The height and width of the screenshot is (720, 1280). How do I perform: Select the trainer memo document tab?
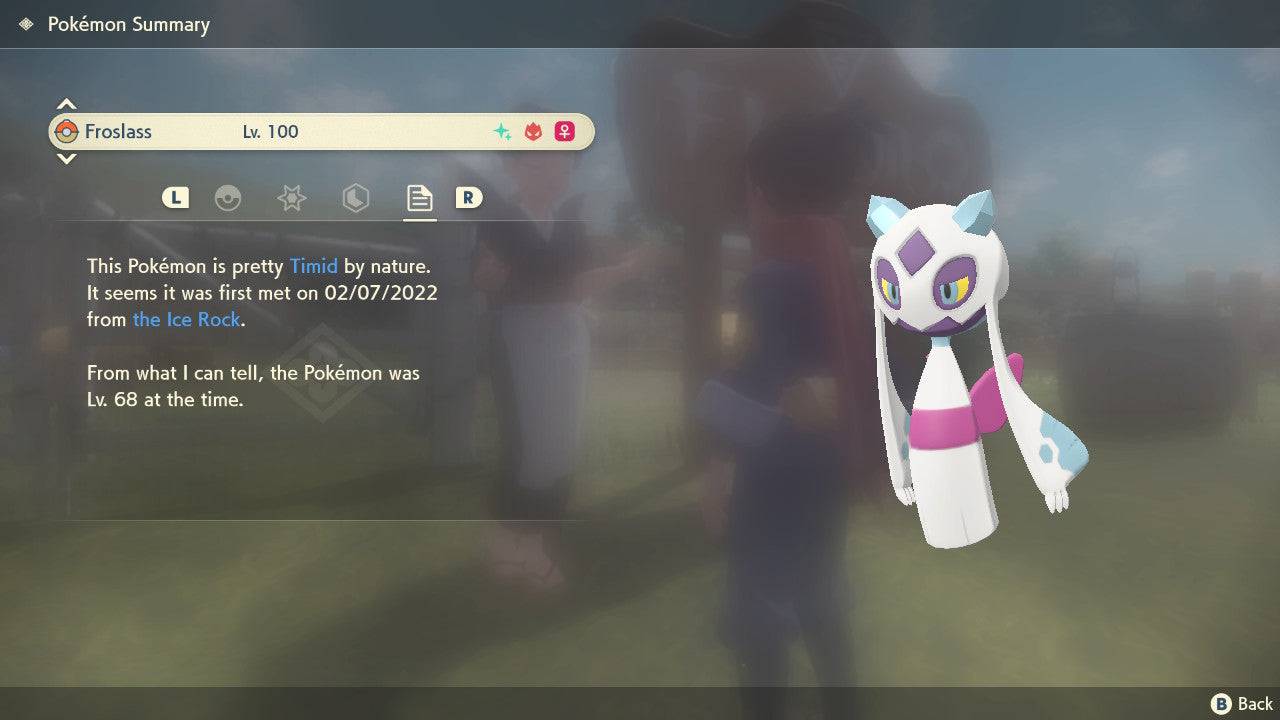point(419,198)
